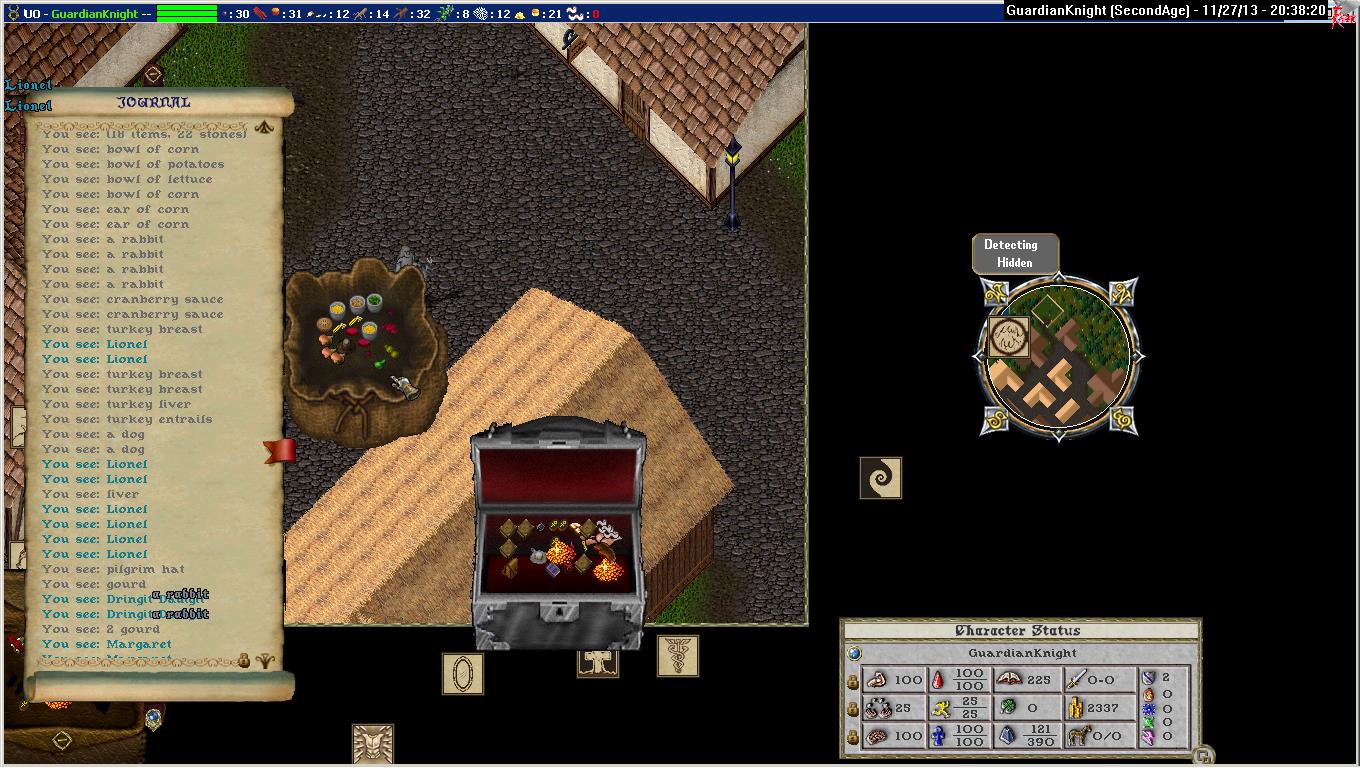Minimize the Character Status window corner button

[x=1205, y=755]
